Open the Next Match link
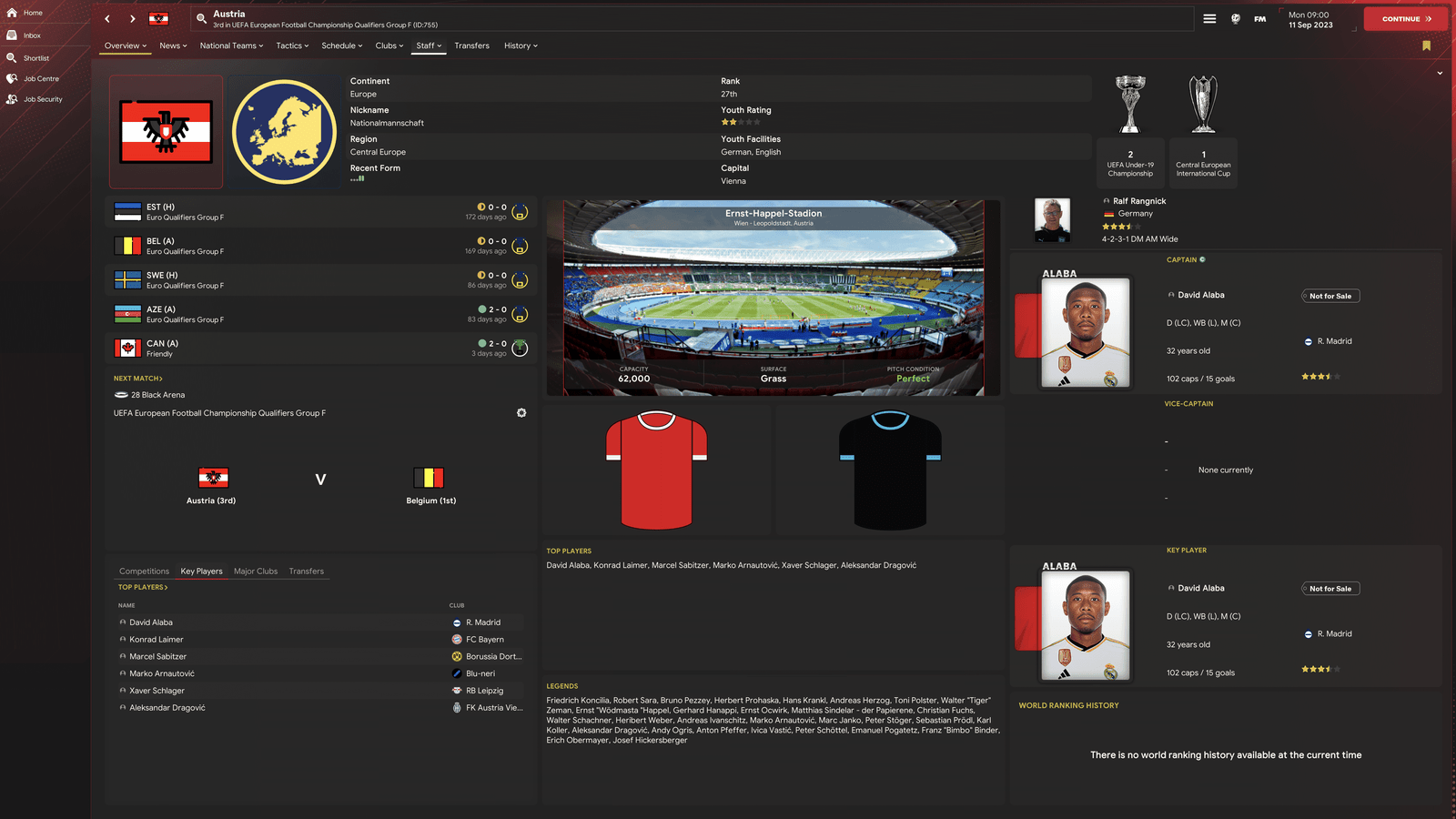1456x819 pixels. pos(137,379)
